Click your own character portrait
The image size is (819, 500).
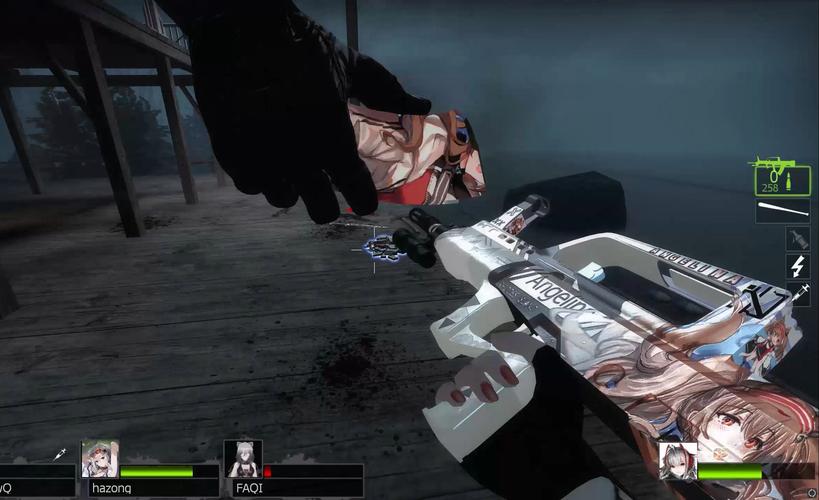coord(677,461)
